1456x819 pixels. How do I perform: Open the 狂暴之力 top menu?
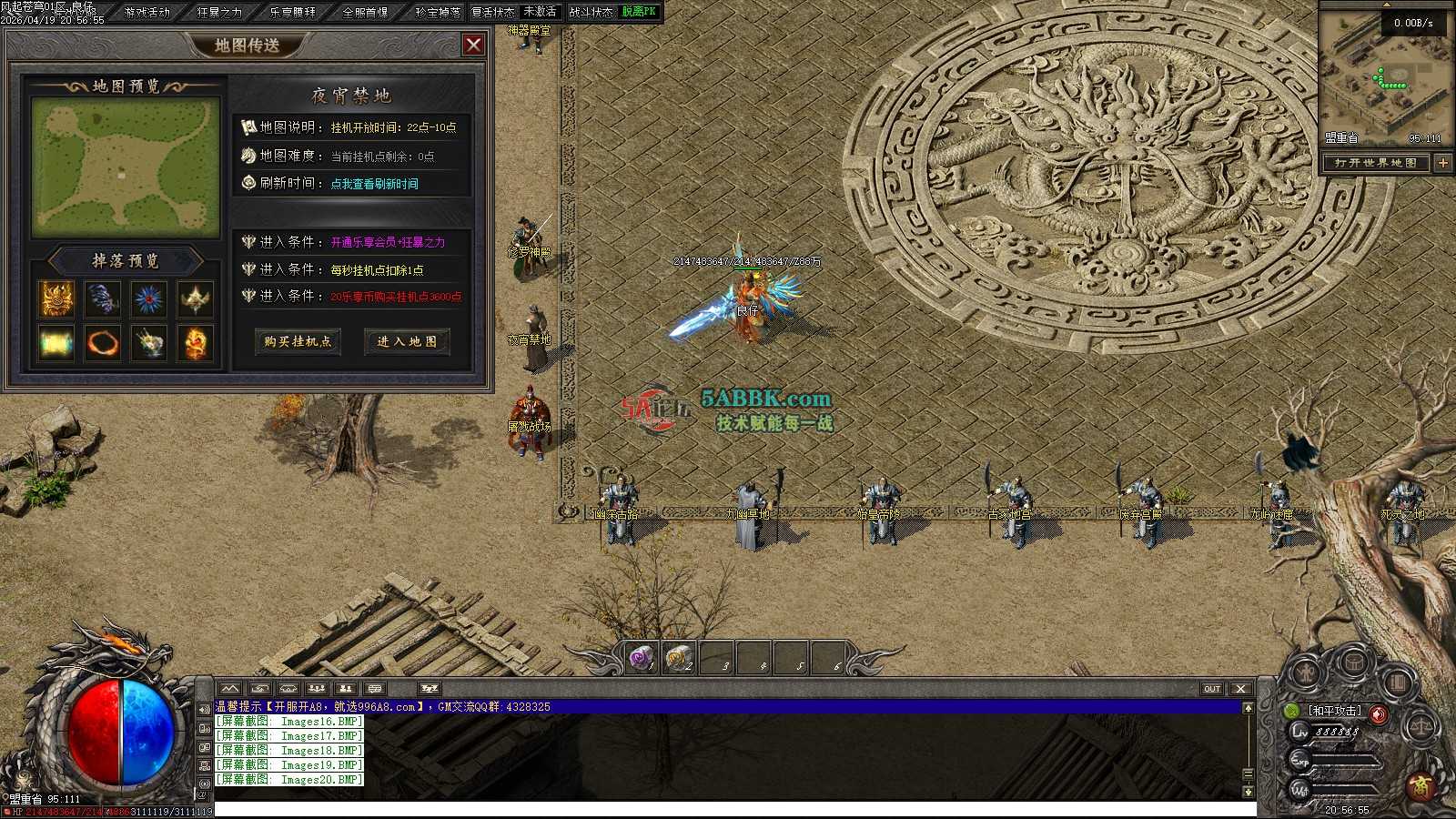pyautogui.click(x=220, y=12)
